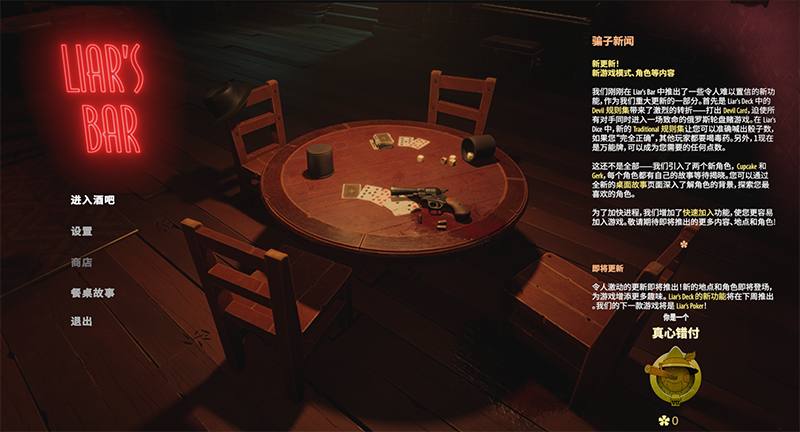800x432 pixels.
Task: Choose 退出 to quit the game
Action: 82,322
